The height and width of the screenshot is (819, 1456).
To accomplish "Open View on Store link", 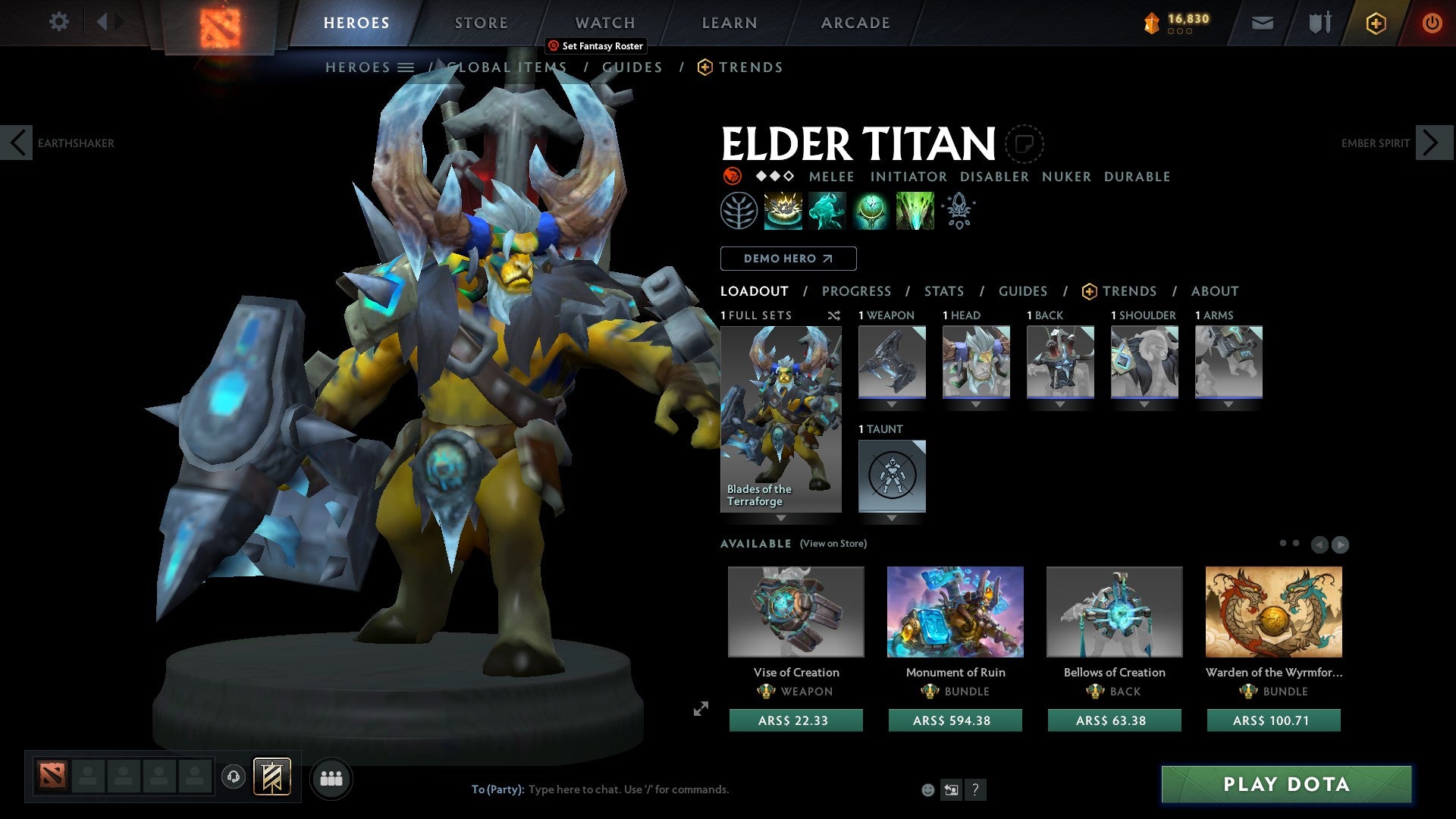I will tap(833, 544).
